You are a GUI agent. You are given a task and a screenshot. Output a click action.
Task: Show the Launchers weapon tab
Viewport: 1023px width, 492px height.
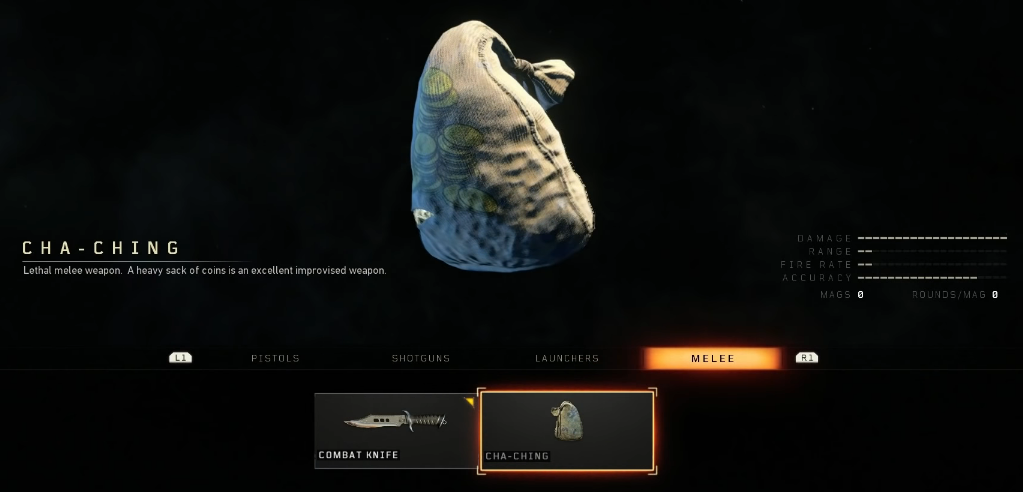567,358
